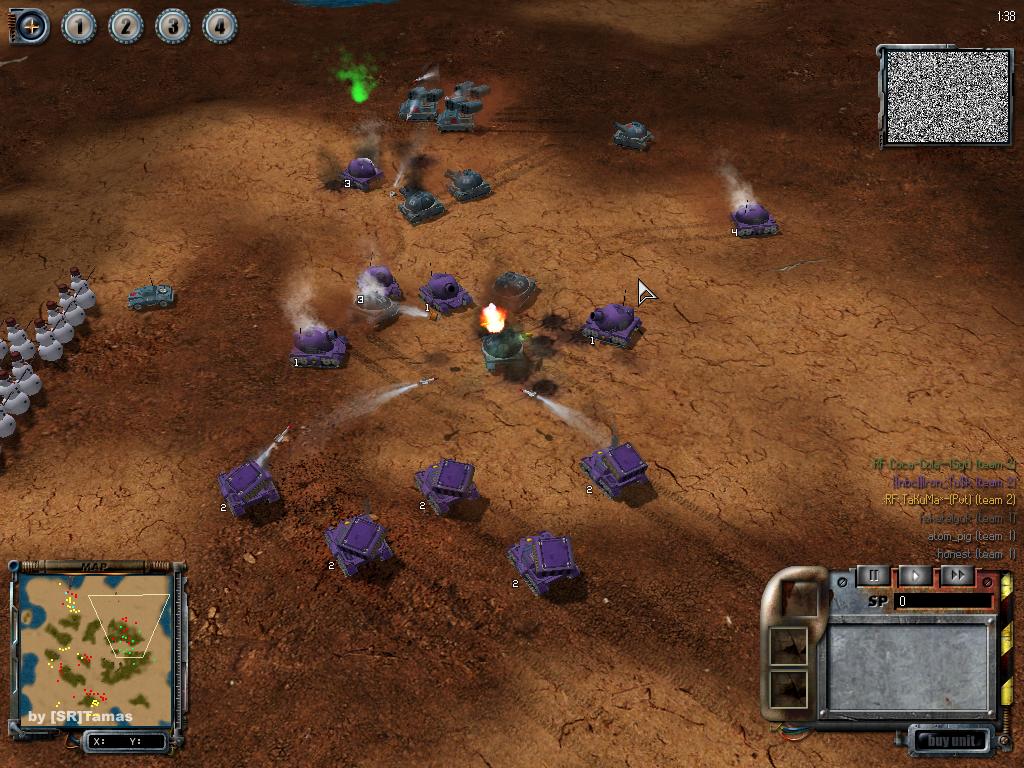
Task: Select unit group 2
Action: (x=126, y=27)
